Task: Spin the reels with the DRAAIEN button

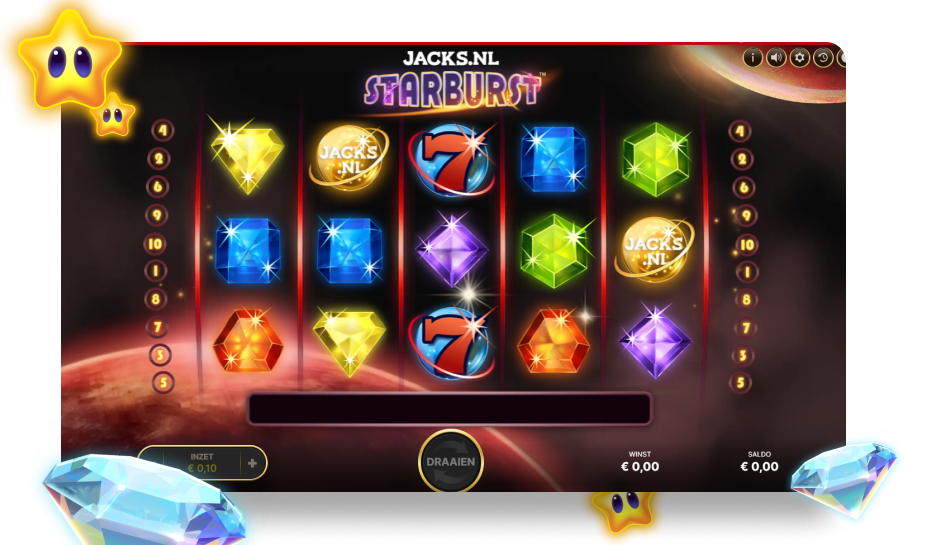Action: (x=450, y=462)
